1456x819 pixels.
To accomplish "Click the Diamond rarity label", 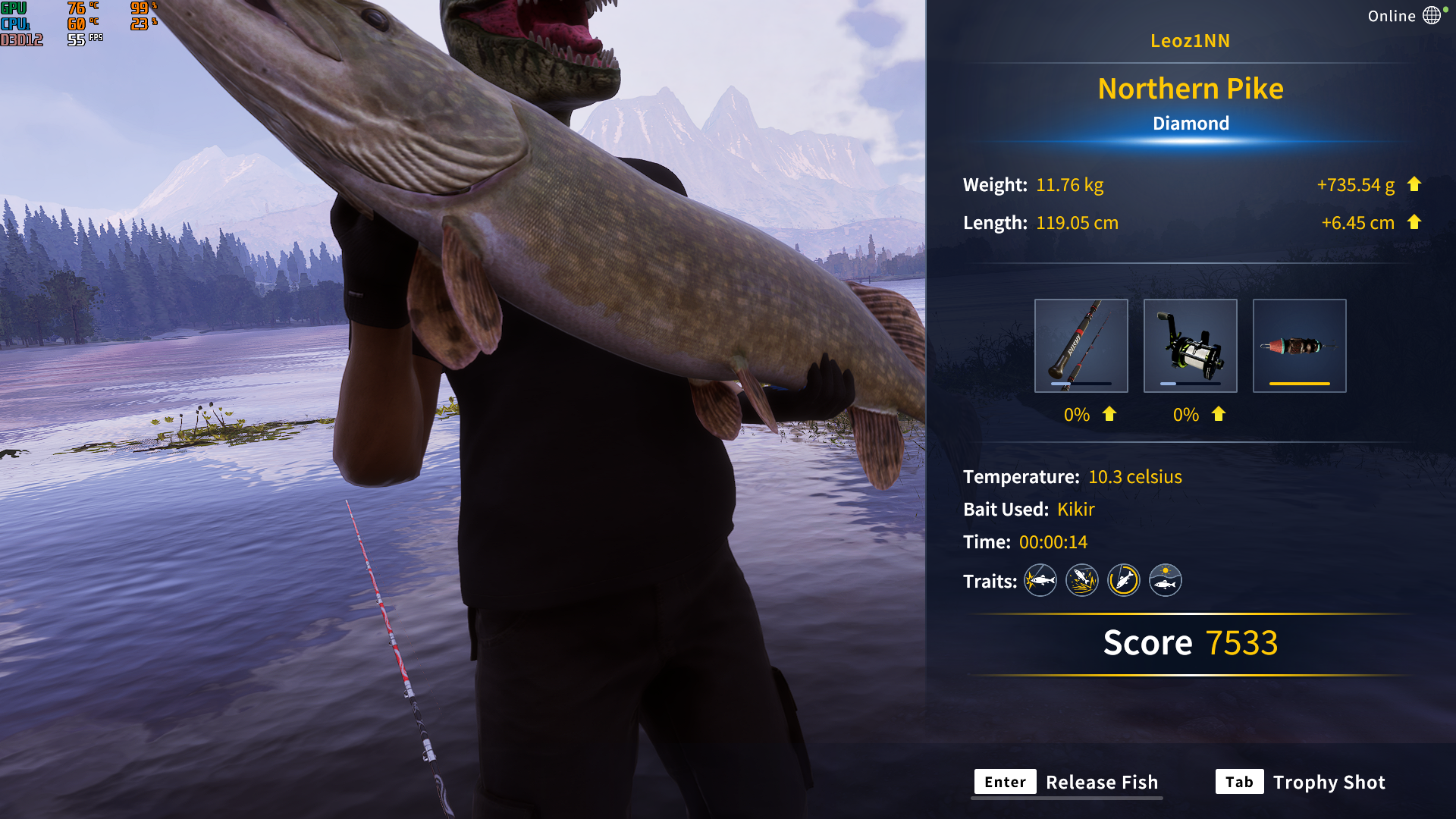I will (1191, 124).
